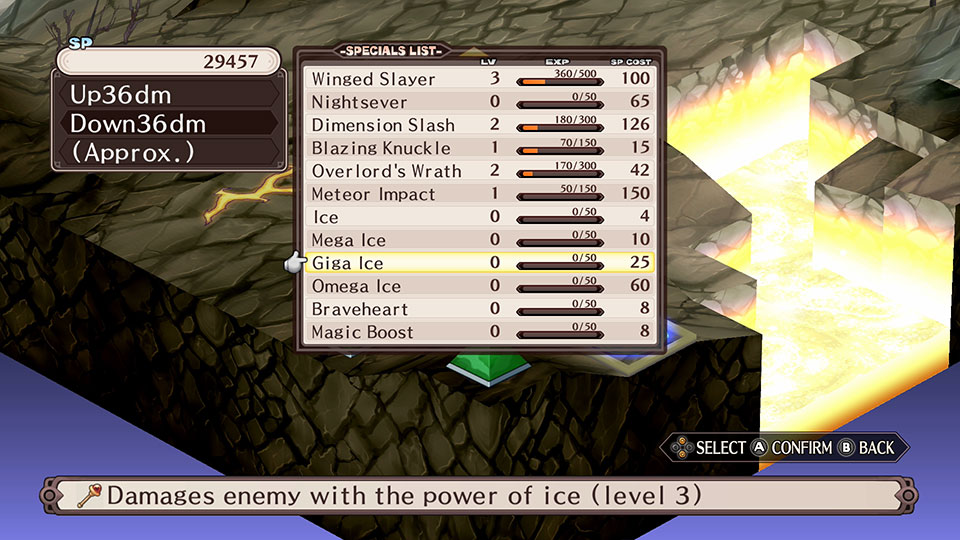Pick the basic Ice spell costing 4 SP

[x=326, y=217]
